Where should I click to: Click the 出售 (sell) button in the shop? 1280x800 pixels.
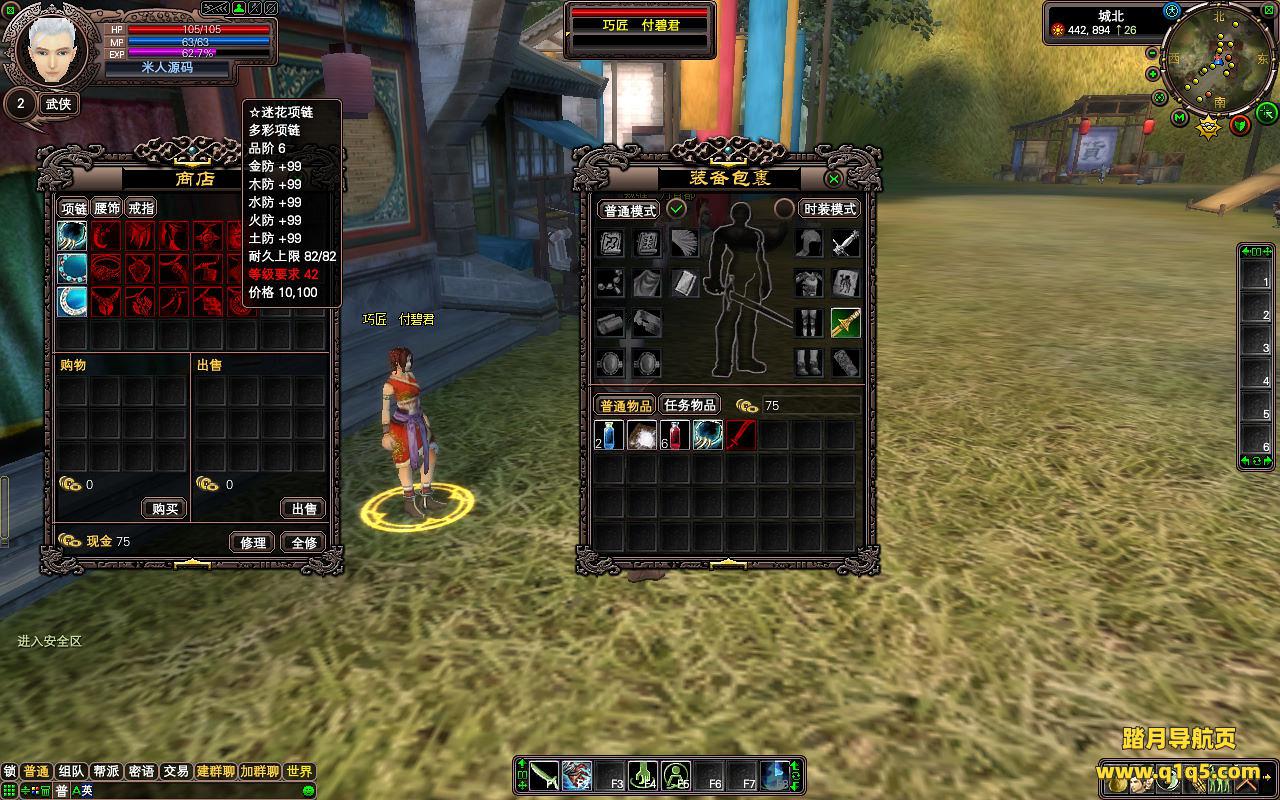point(304,509)
